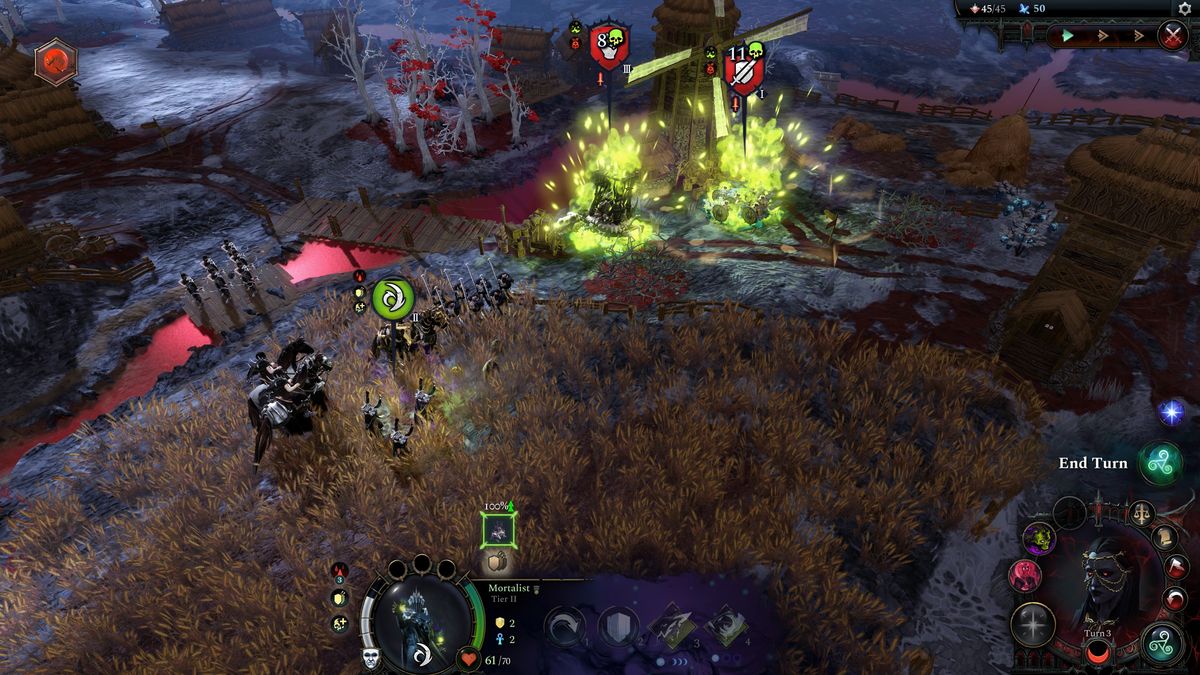Viewport: 1200px width, 675px height.
Task: Click the grey star orb beside the leader
Action: click(x=1033, y=624)
